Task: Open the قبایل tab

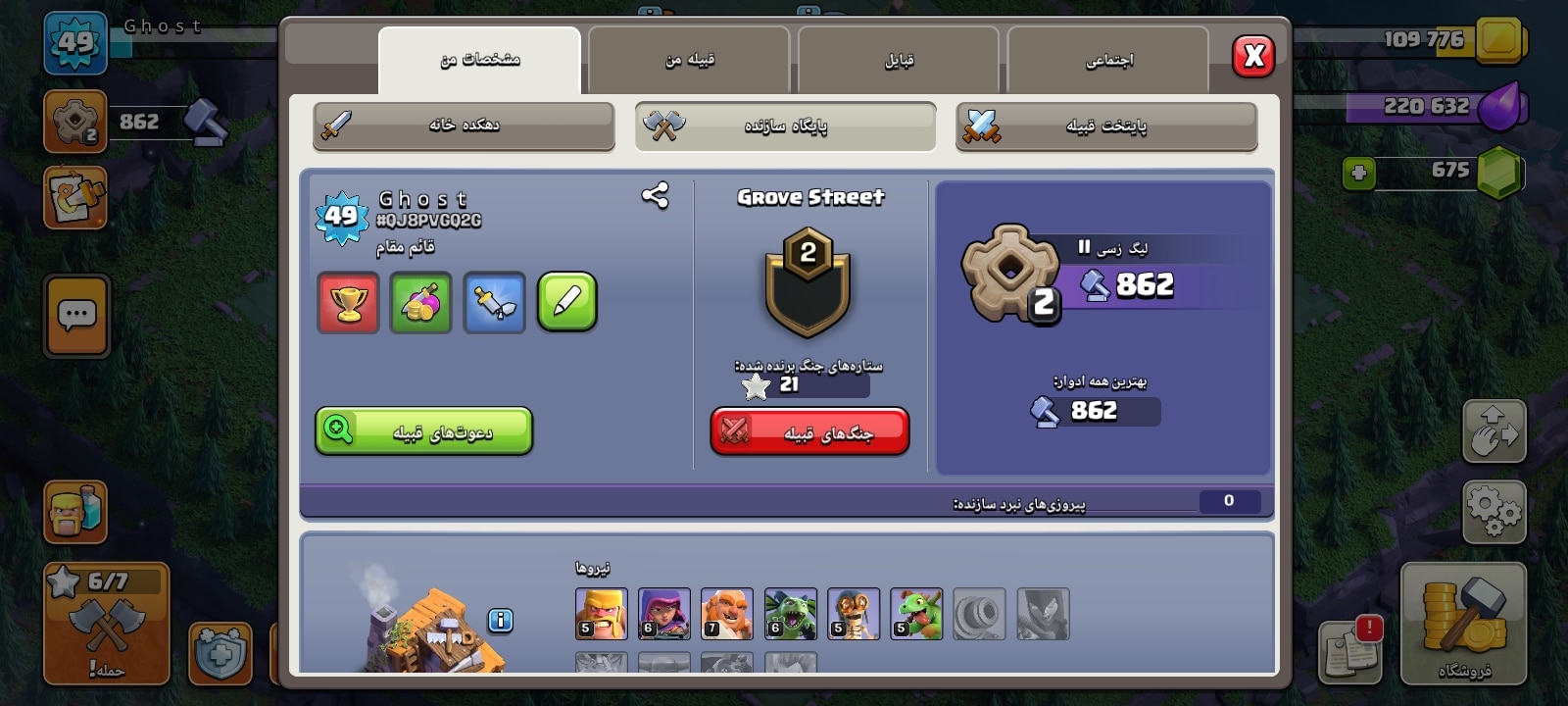Action: (x=899, y=60)
